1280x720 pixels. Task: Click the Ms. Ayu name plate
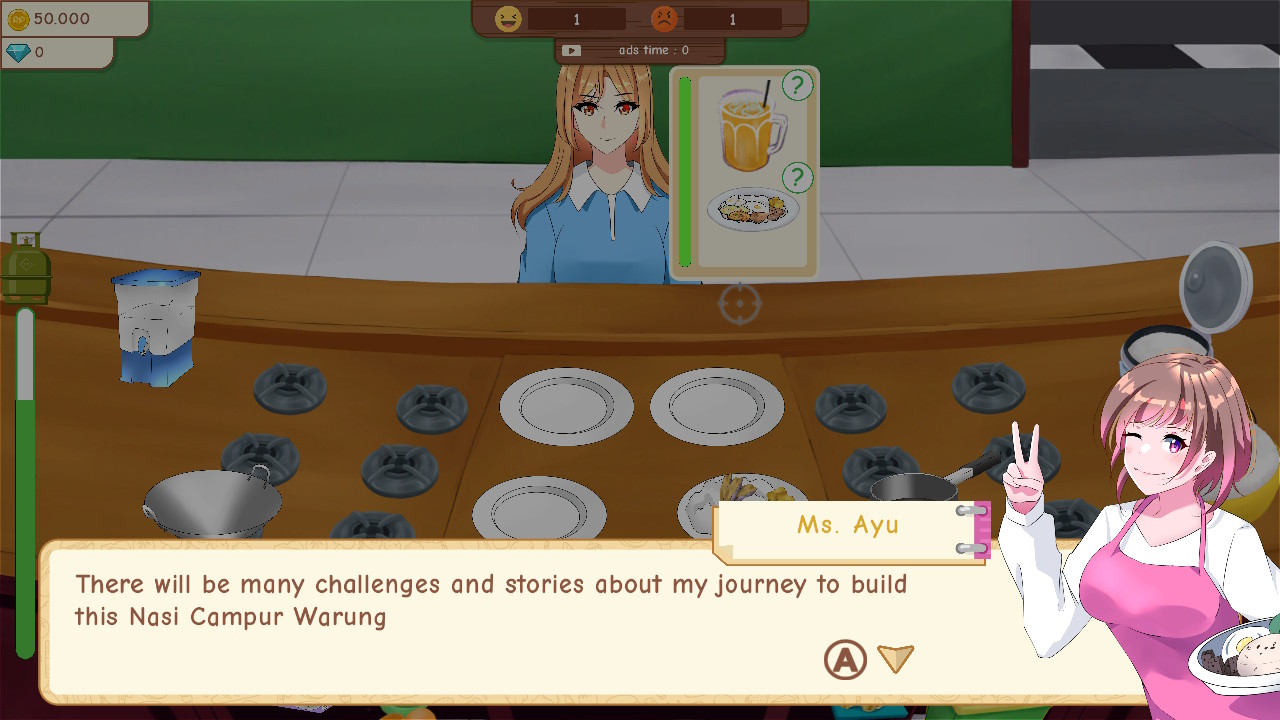tap(851, 525)
